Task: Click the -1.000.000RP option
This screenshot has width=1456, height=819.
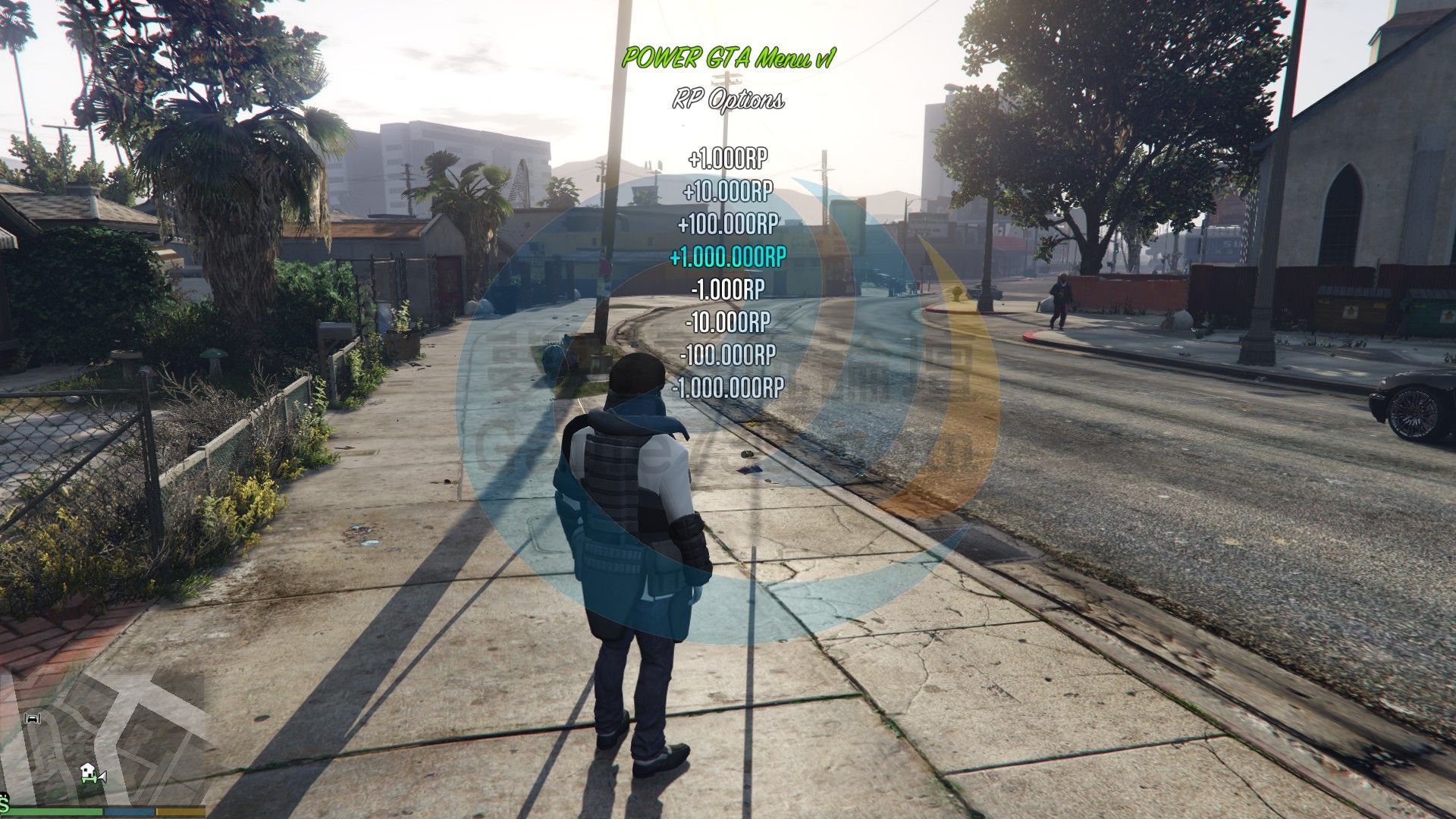Action: [x=727, y=388]
